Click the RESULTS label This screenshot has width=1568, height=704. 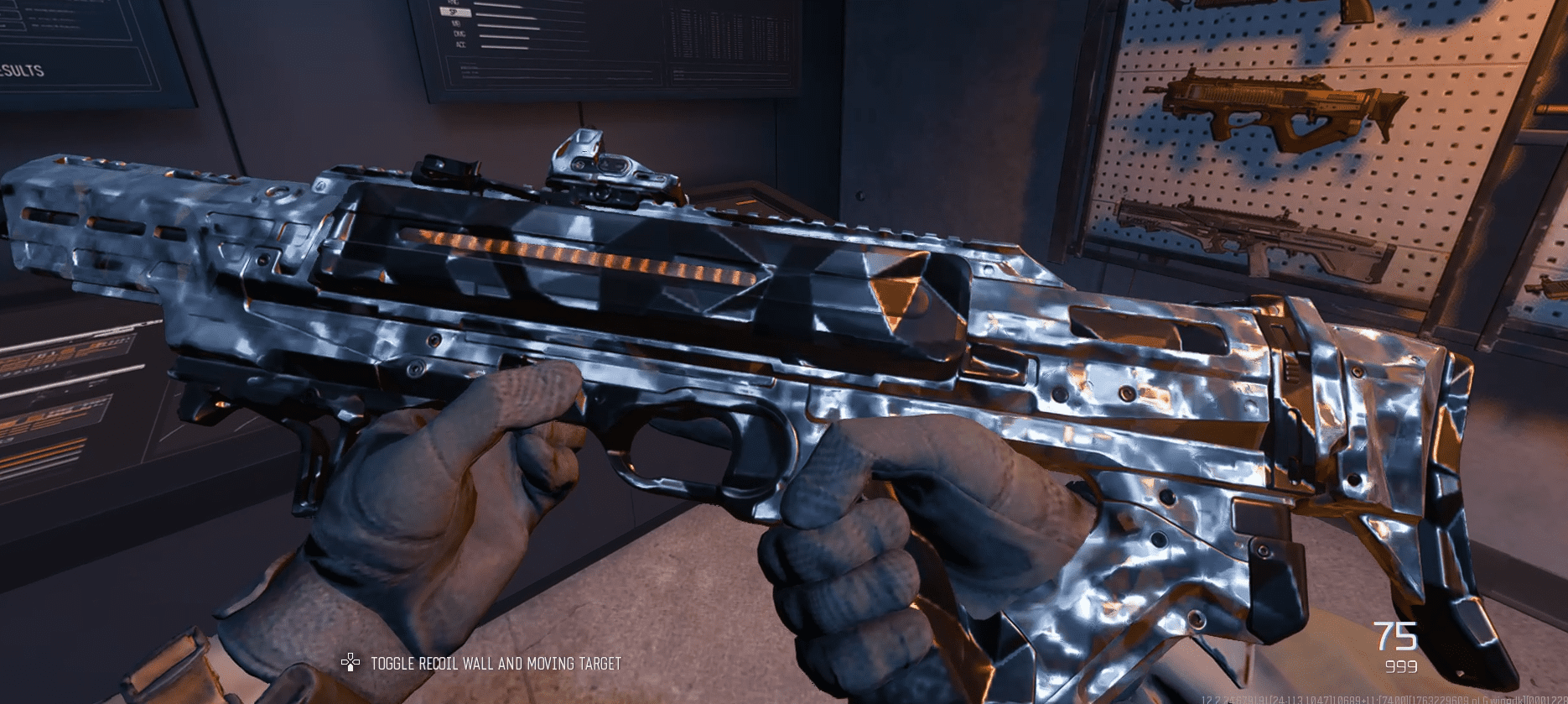(23, 71)
